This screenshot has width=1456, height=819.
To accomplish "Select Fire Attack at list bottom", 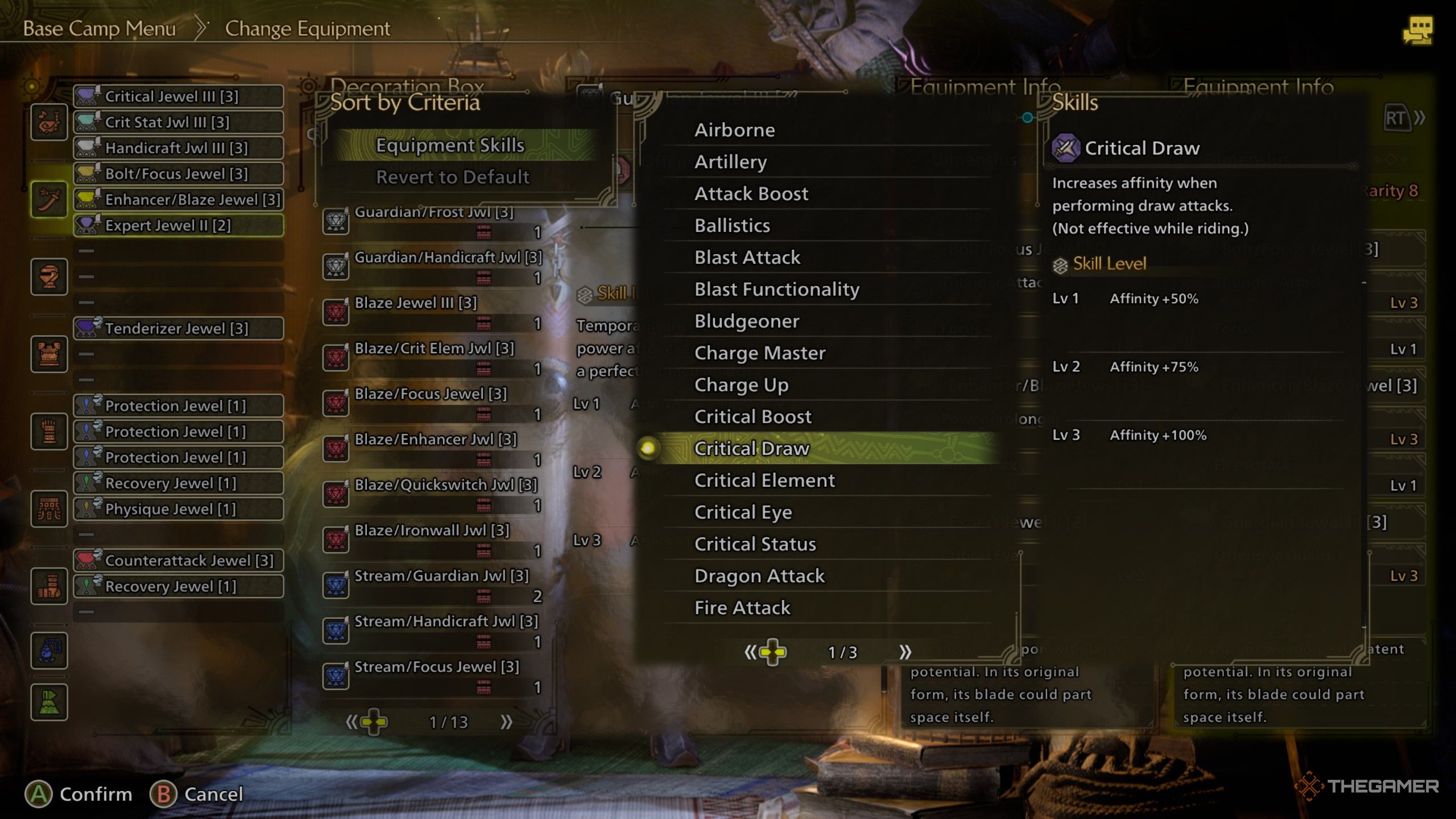I will (x=742, y=608).
